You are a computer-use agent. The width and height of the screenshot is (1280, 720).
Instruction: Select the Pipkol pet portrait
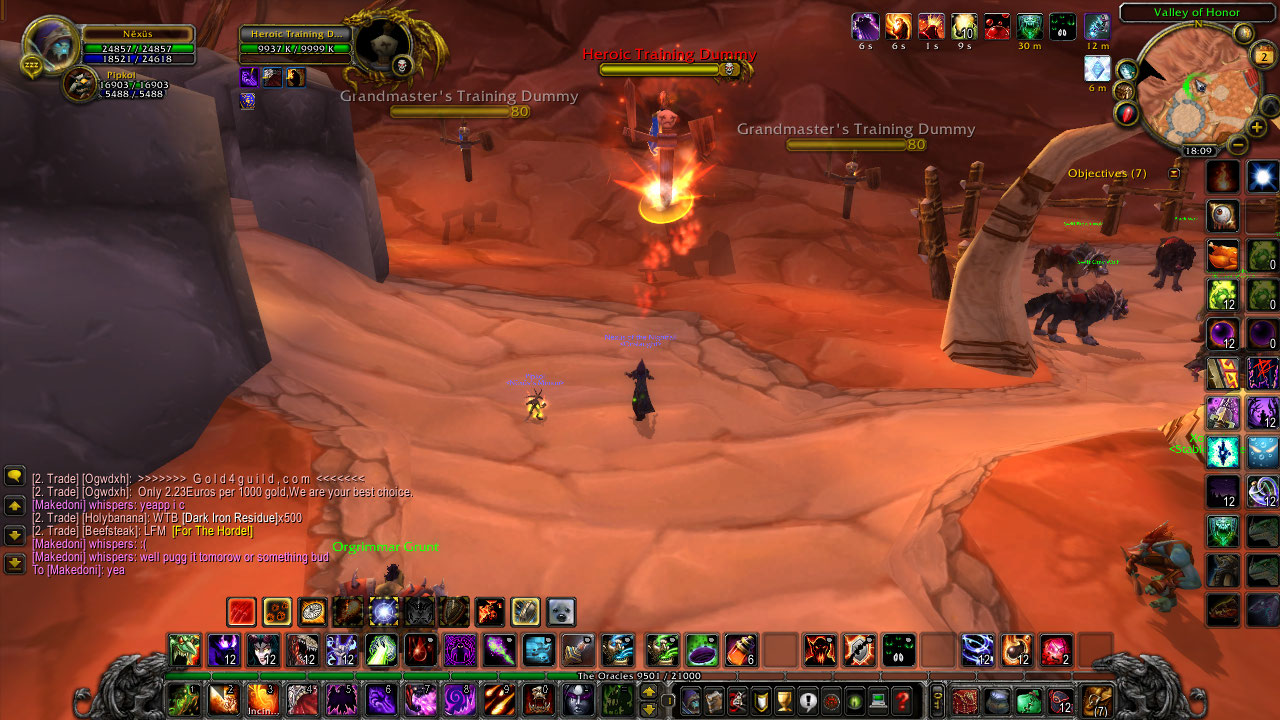click(80, 85)
